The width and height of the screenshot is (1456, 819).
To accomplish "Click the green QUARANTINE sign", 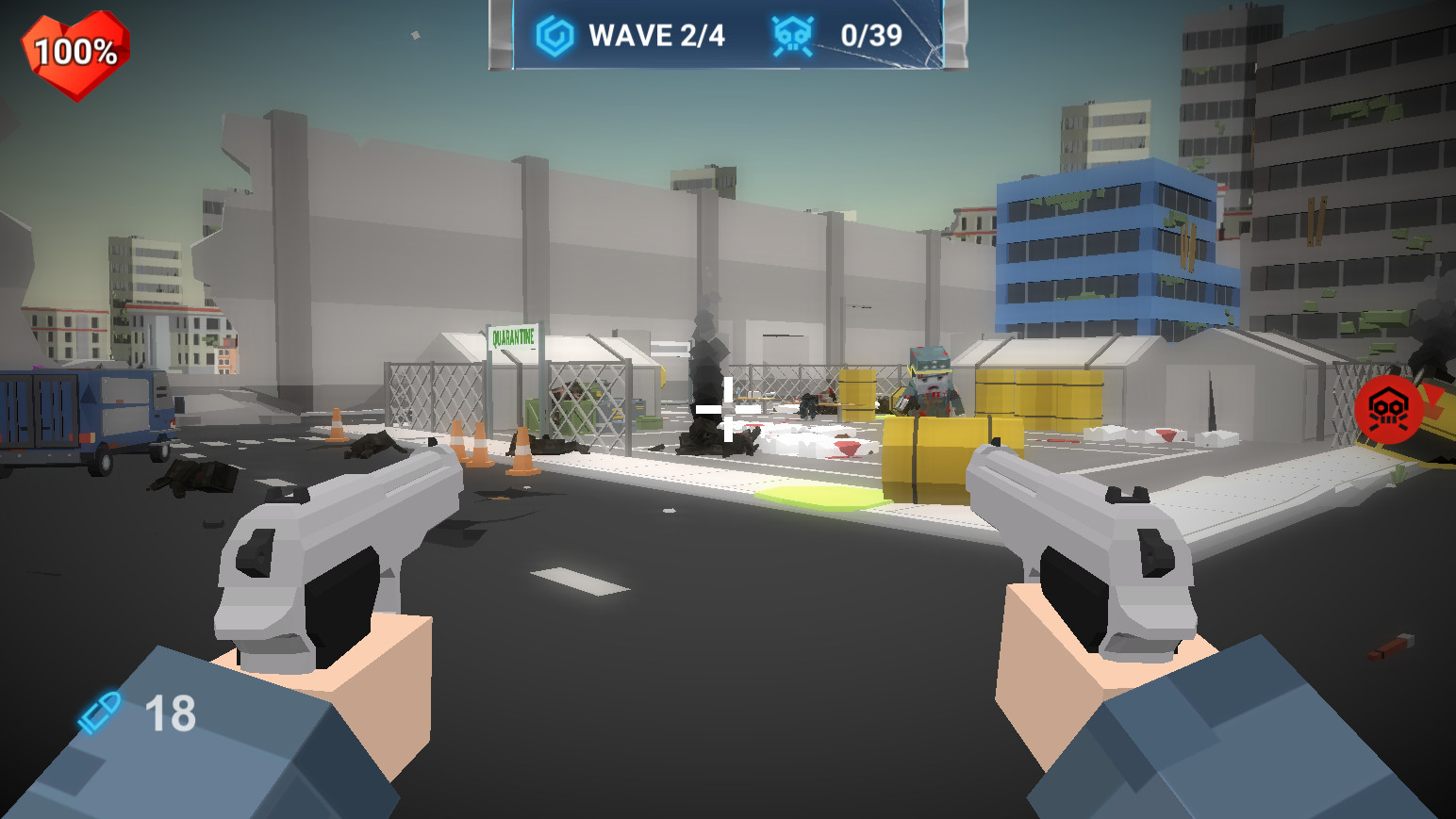I will (513, 336).
